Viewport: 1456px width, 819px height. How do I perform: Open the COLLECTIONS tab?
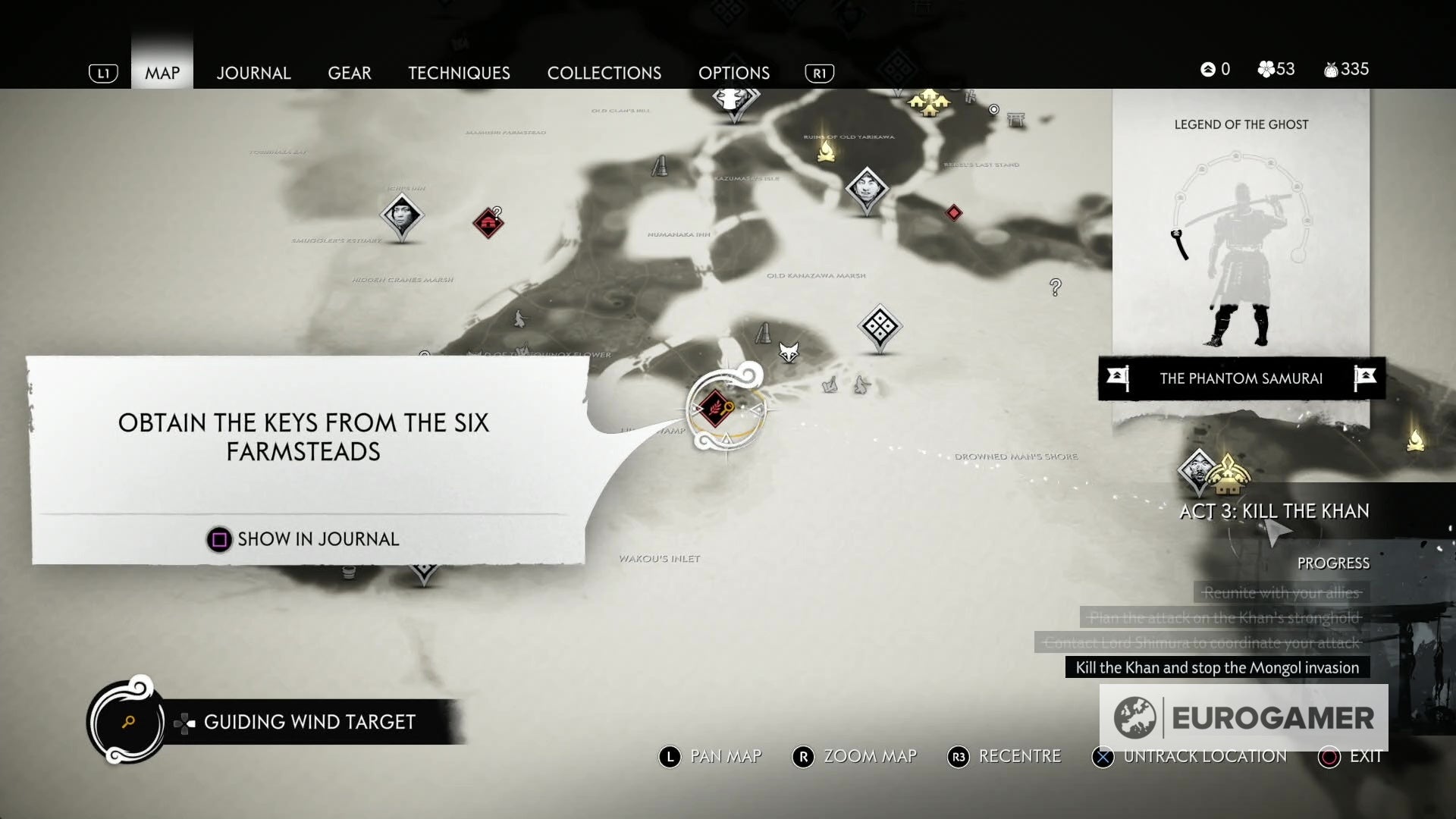tap(604, 73)
